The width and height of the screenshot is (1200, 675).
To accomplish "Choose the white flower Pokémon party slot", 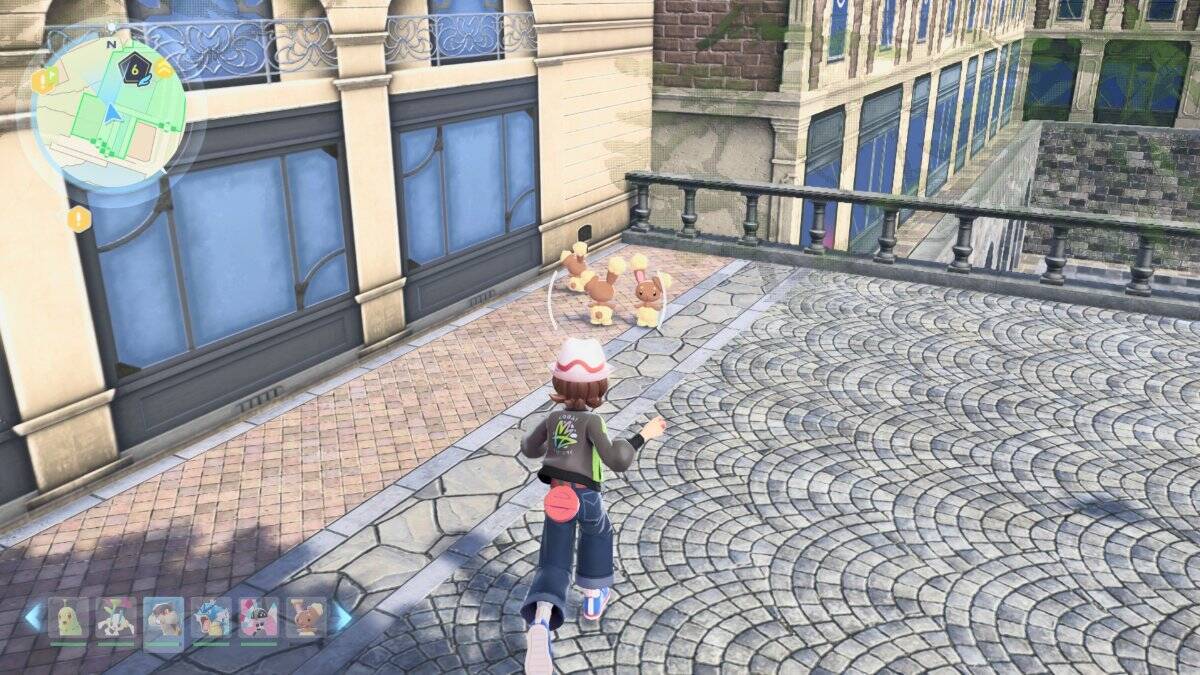I will (116, 618).
